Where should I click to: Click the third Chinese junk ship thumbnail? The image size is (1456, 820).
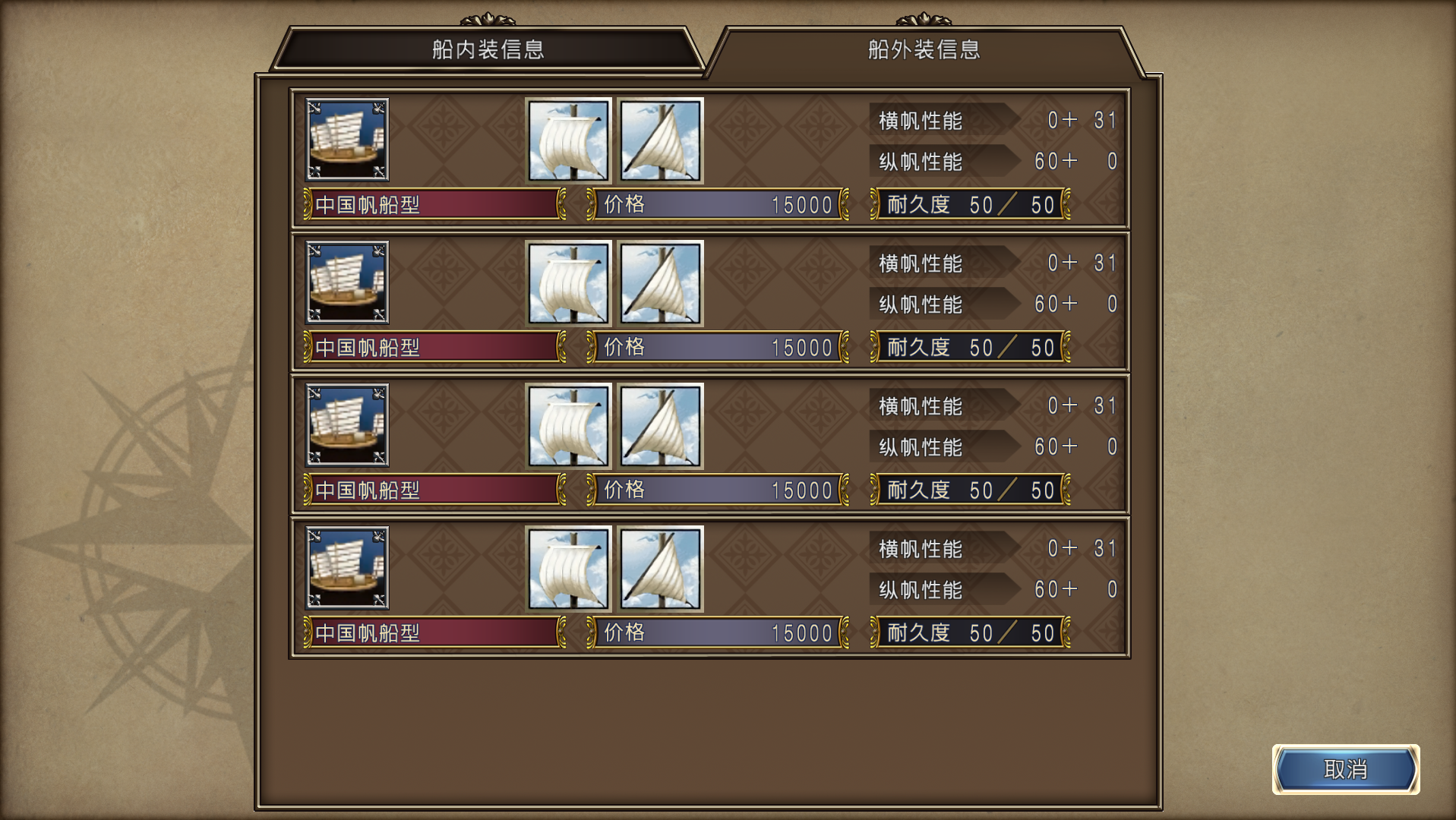tap(346, 424)
